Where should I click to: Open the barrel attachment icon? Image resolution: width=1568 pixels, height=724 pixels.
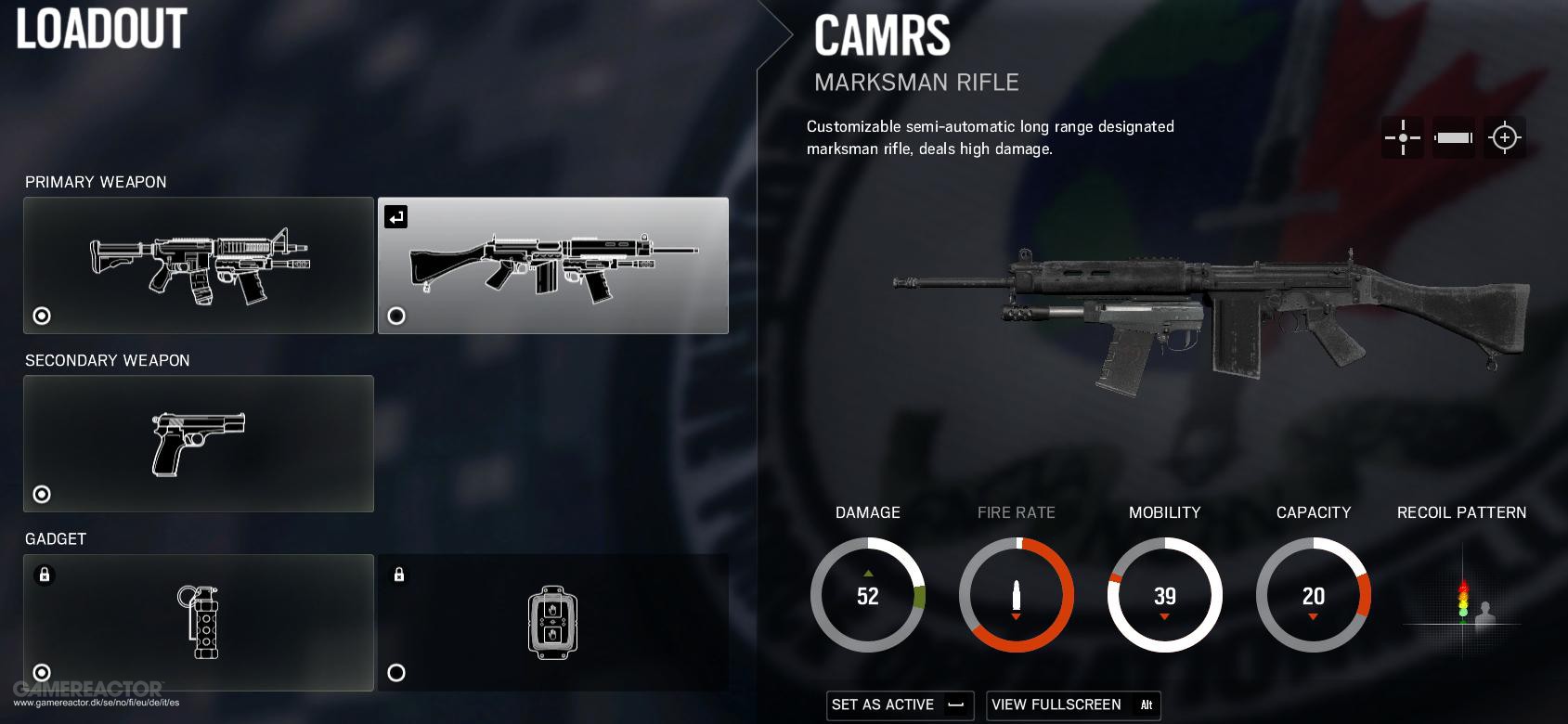(1453, 137)
